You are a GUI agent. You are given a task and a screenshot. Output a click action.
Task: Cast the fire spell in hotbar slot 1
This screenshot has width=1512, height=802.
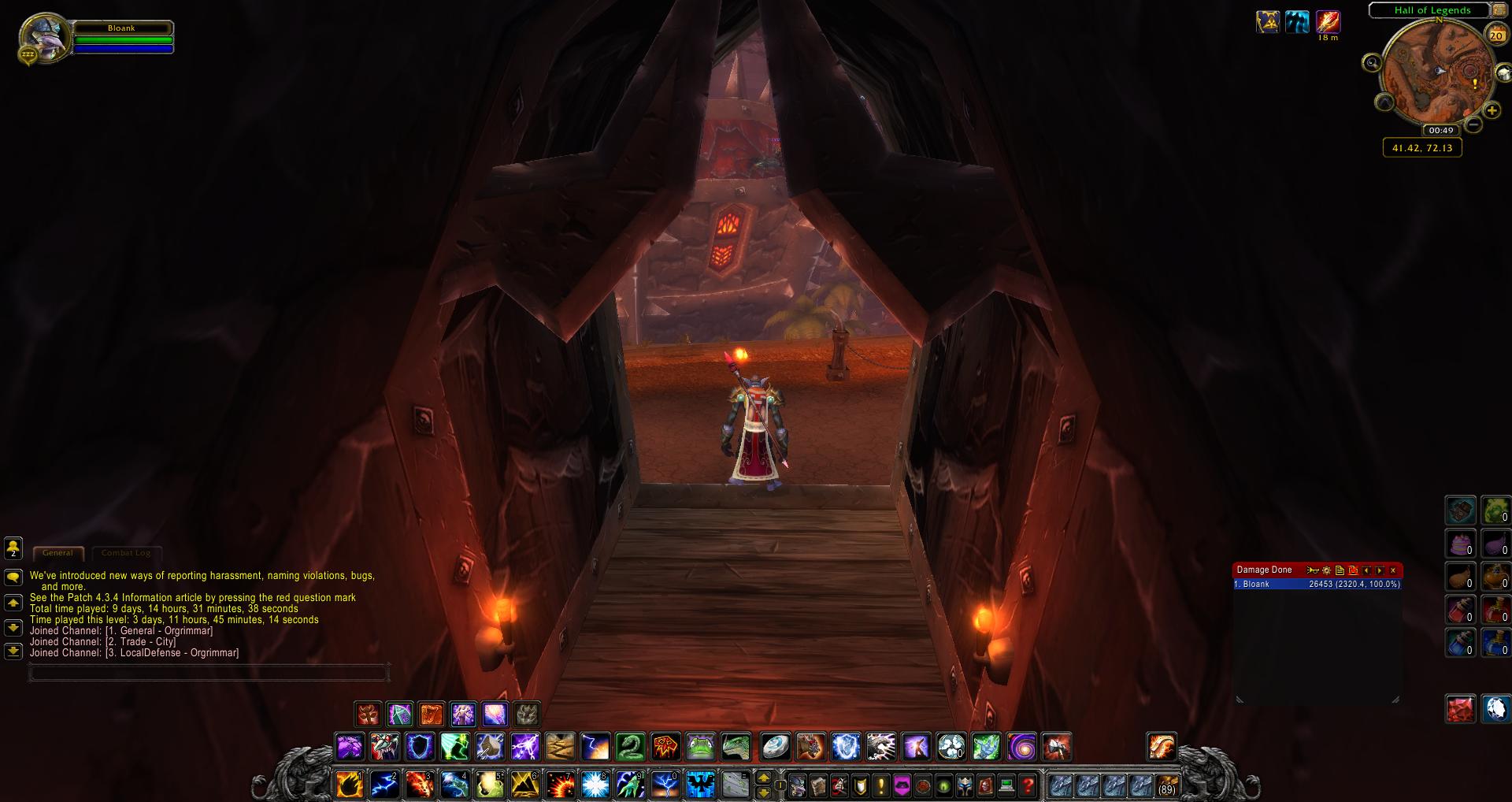(x=350, y=784)
